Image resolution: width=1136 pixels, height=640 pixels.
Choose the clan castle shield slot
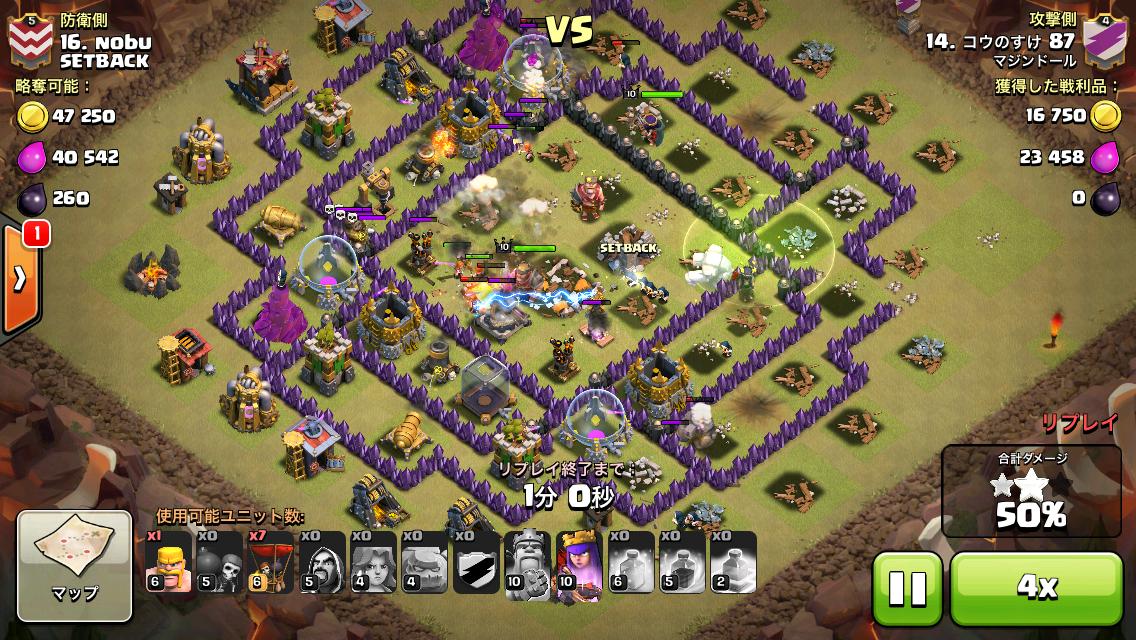coord(476,563)
